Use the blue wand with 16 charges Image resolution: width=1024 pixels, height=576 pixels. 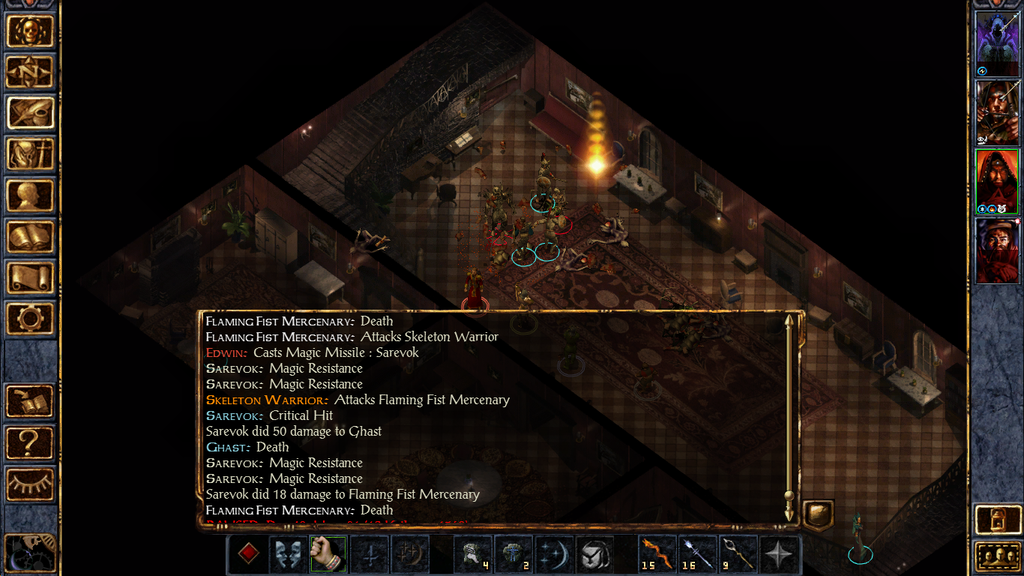pyautogui.click(x=696, y=553)
